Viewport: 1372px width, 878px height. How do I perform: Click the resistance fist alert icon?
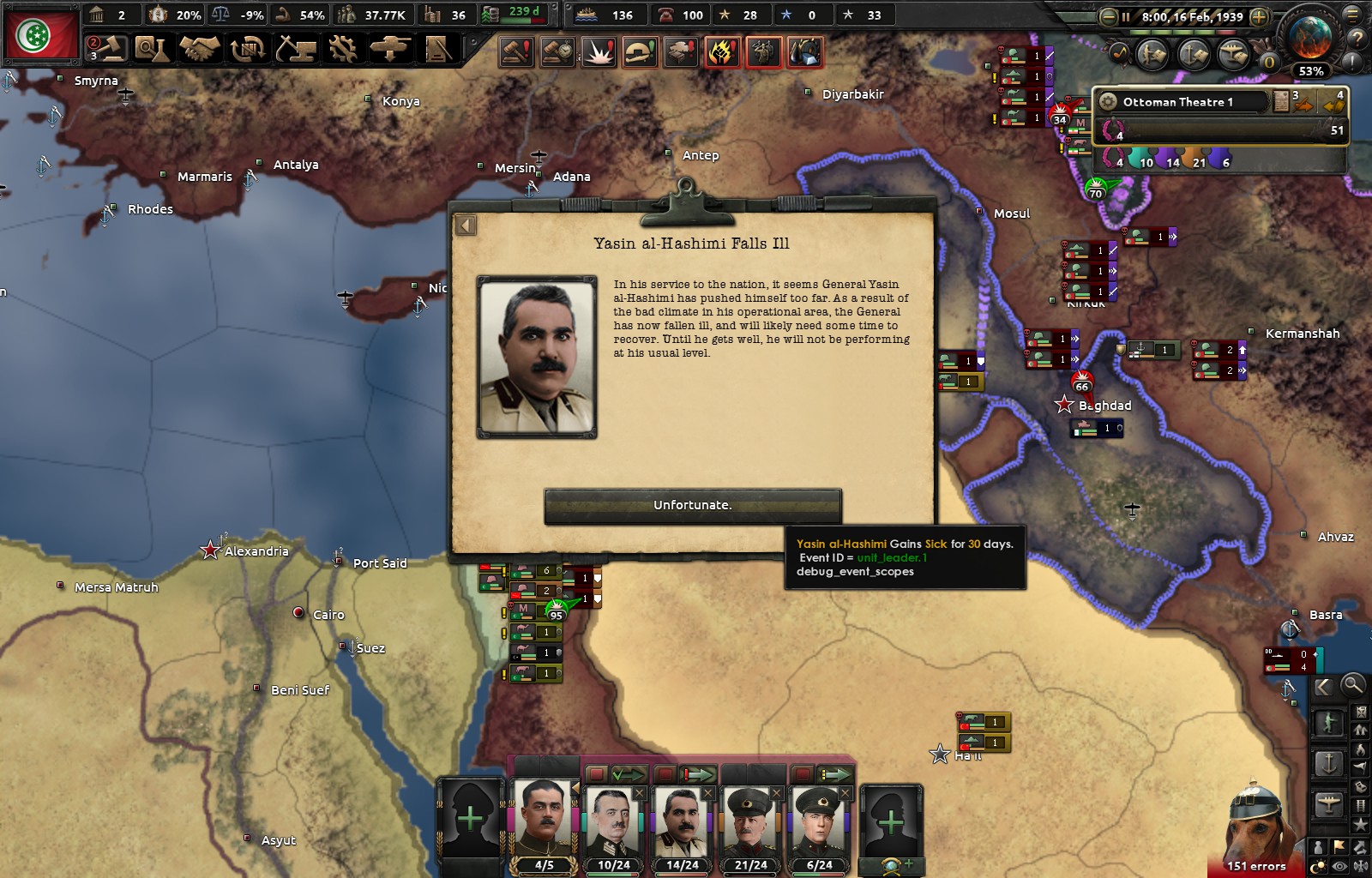tap(722, 52)
